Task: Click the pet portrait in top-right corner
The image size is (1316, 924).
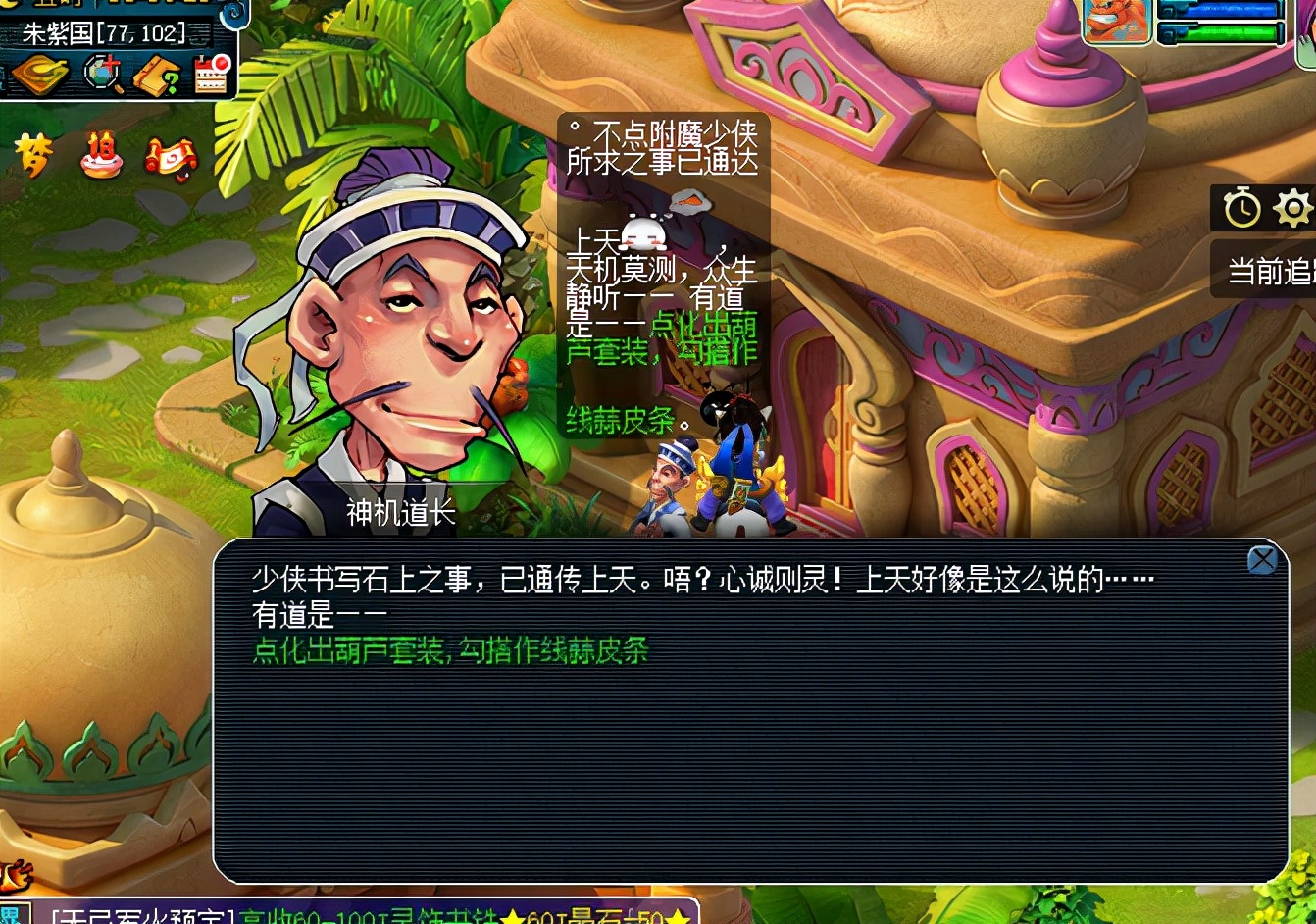Action: [x=1118, y=22]
